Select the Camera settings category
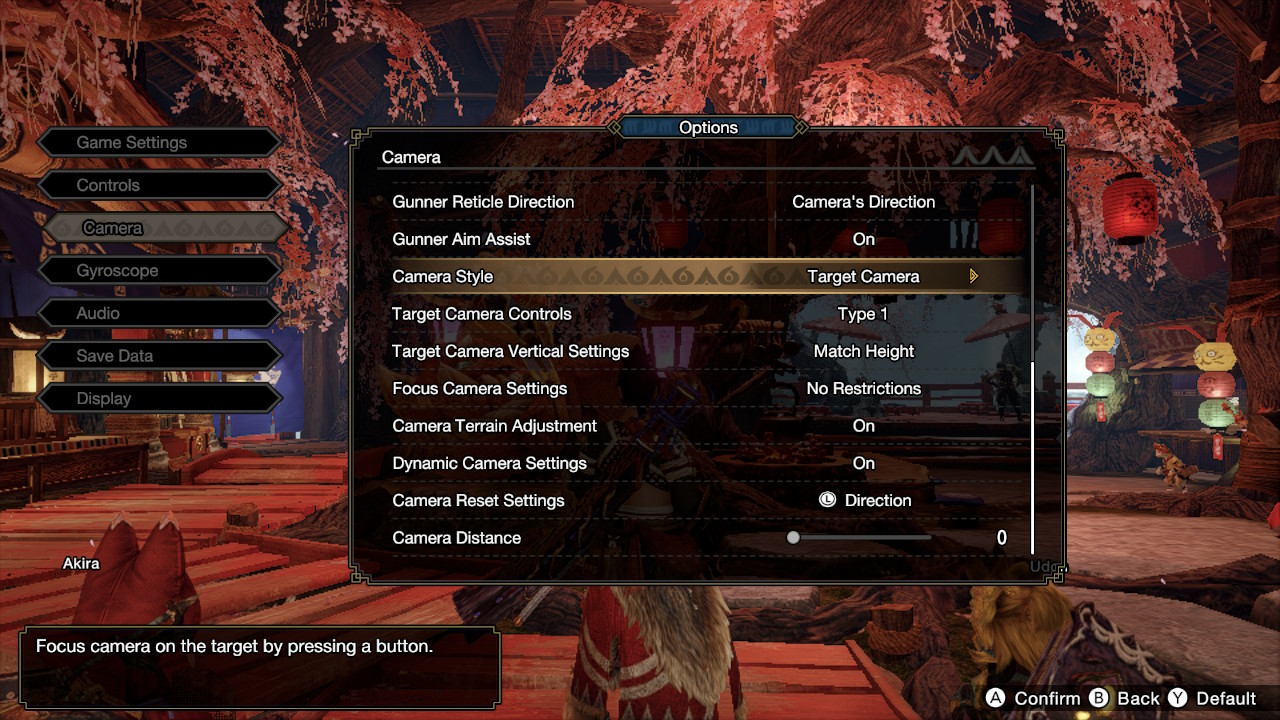 158,228
